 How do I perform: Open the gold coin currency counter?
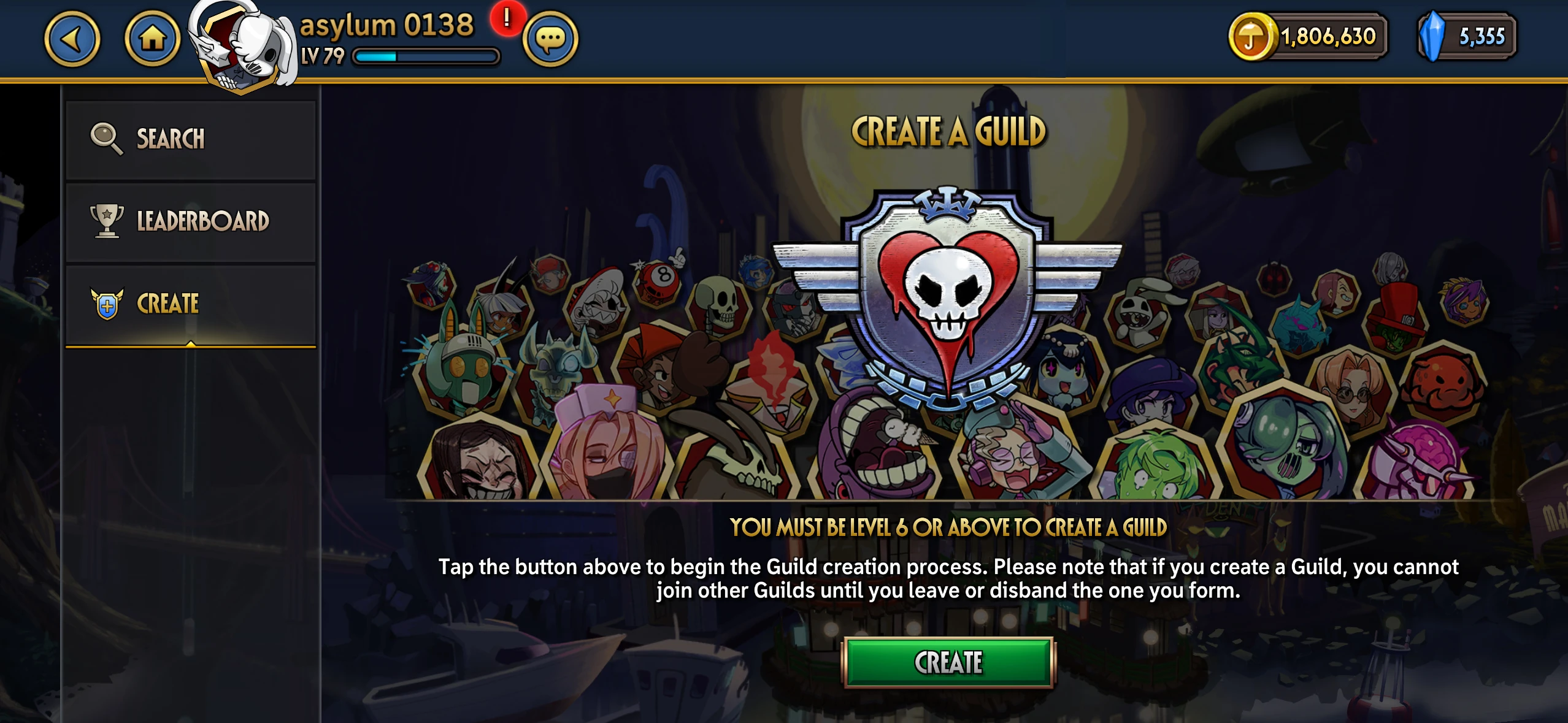pos(1308,37)
